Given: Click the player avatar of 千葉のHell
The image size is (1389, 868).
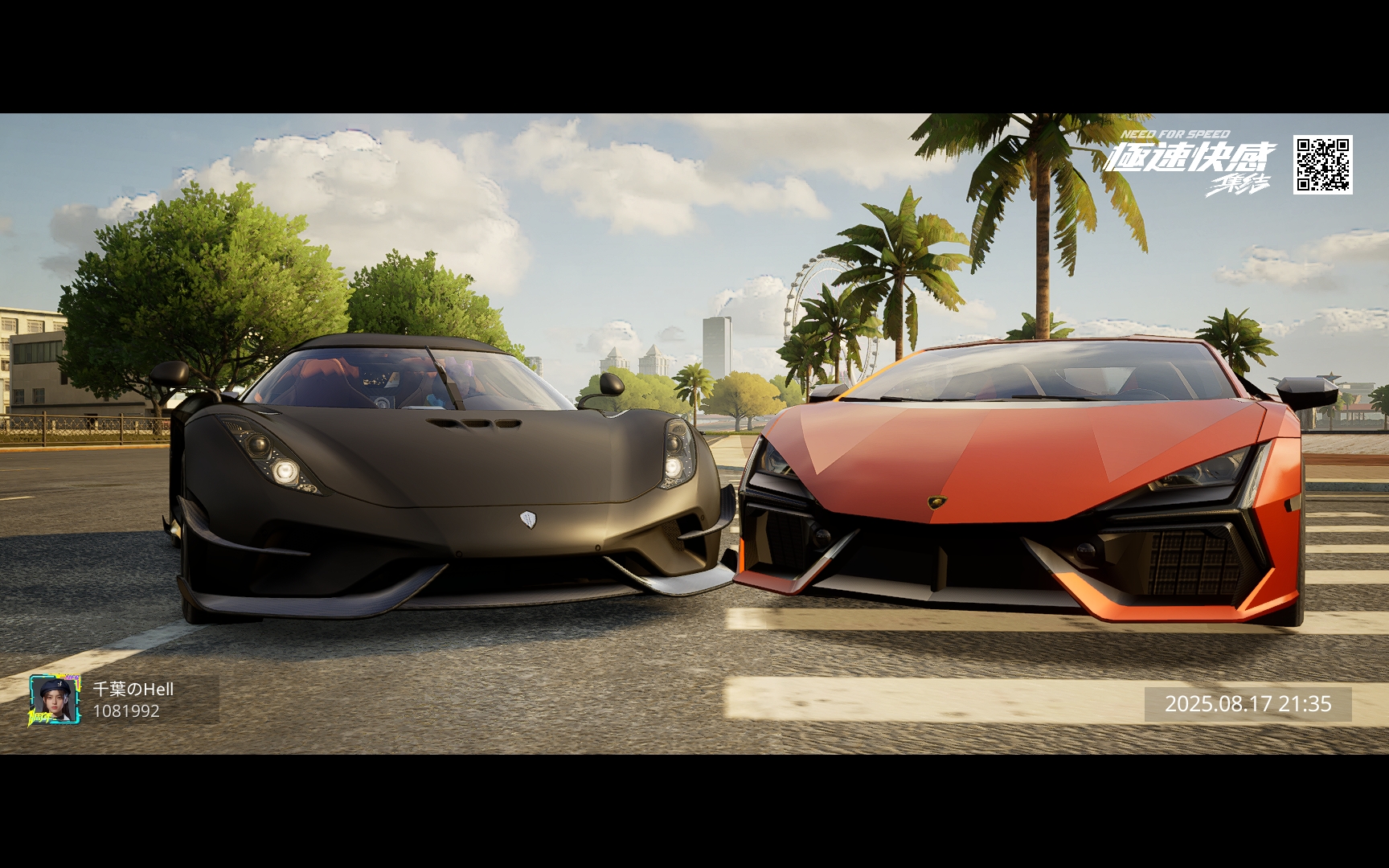Looking at the screenshot, I should [x=55, y=699].
